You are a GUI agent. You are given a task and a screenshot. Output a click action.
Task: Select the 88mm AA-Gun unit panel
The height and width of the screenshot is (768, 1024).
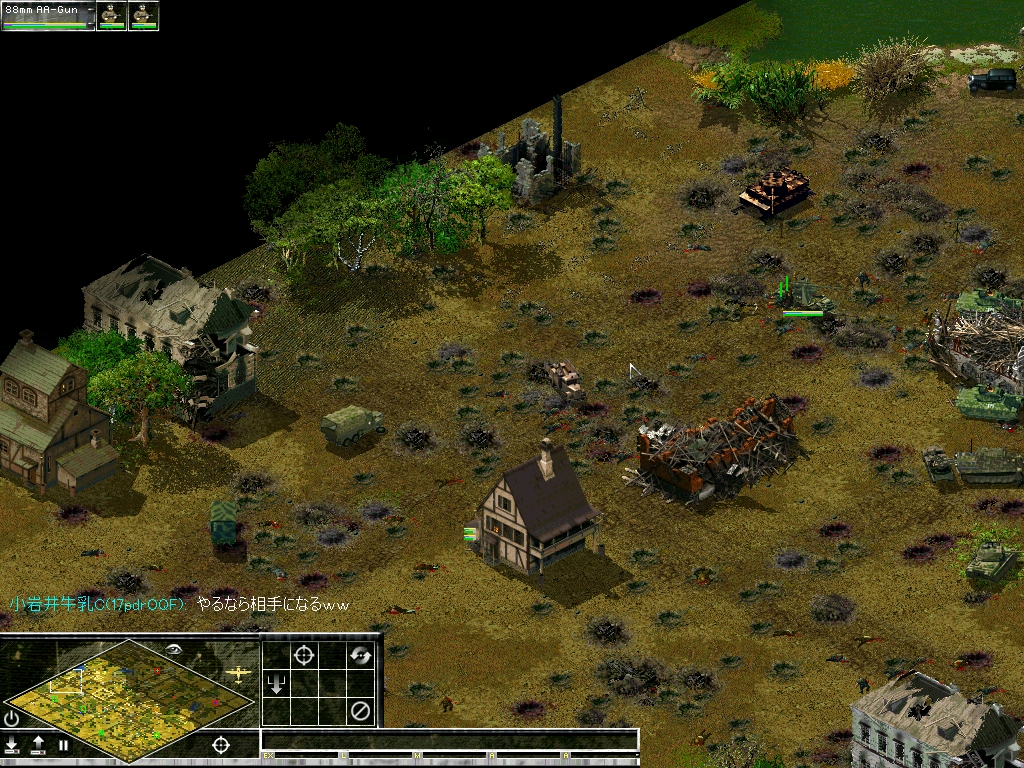coord(48,15)
